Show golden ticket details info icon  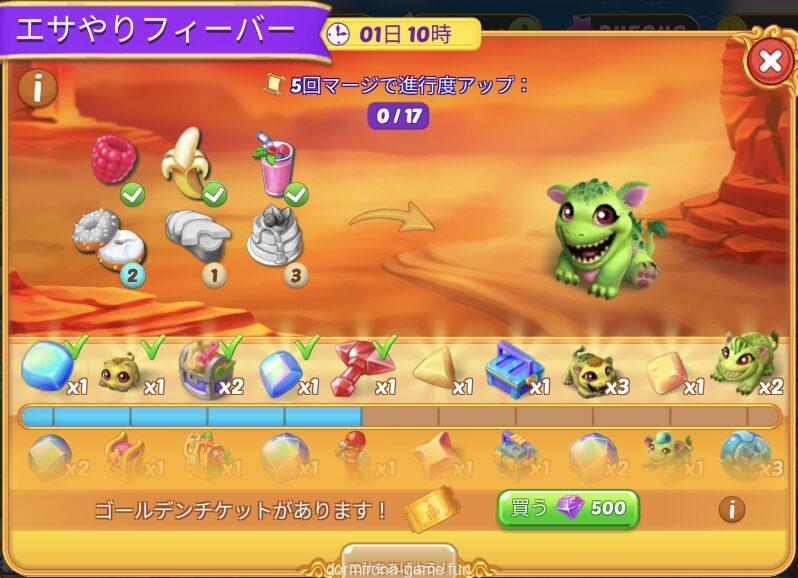(731, 509)
